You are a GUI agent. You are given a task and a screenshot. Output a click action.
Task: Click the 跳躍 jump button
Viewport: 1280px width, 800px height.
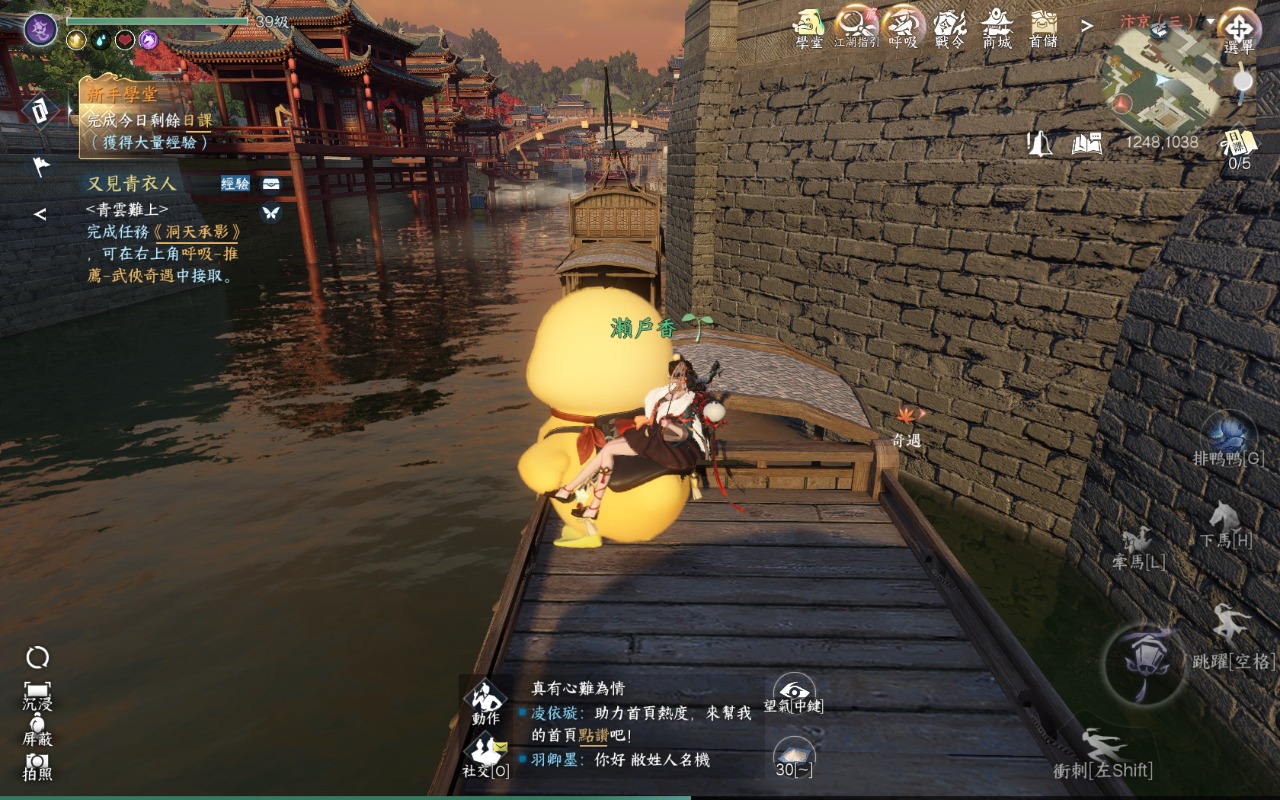click(1232, 634)
